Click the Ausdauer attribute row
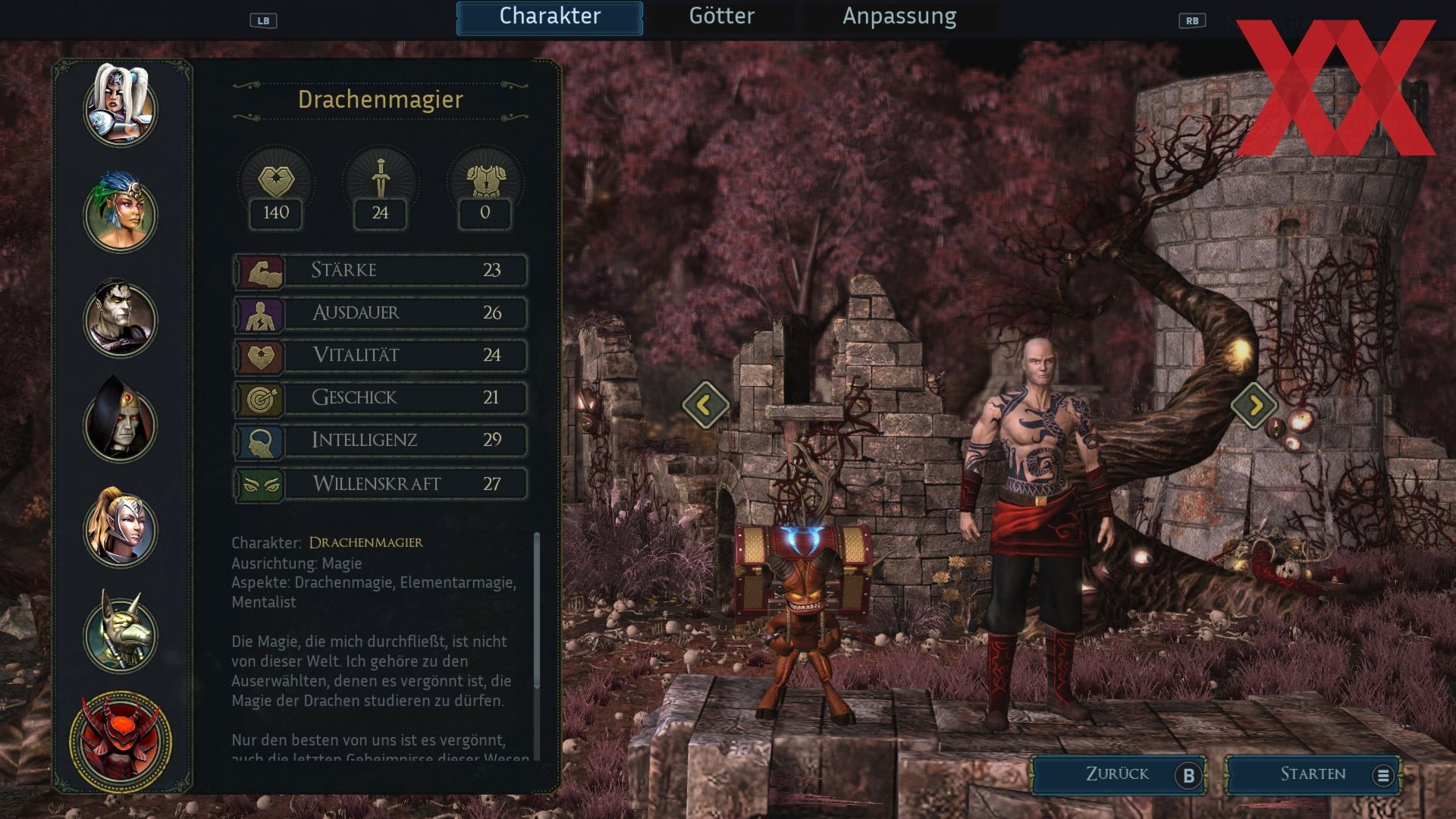This screenshot has width=1456, height=819. 381,313
